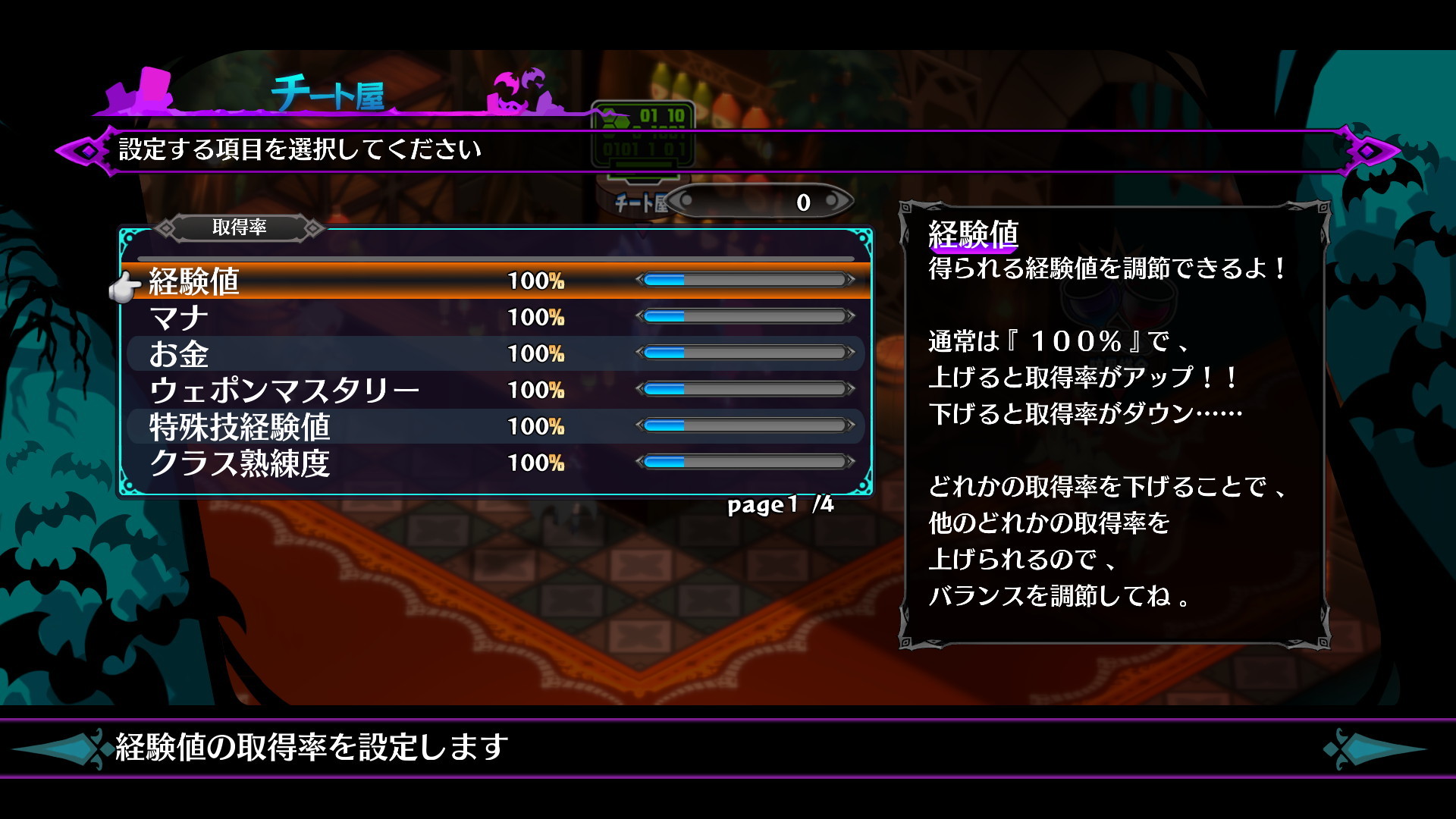Click the green computer monitor display icon
This screenshot has height=819, width=1456.
pyautogui.click(x=645, y=133)
